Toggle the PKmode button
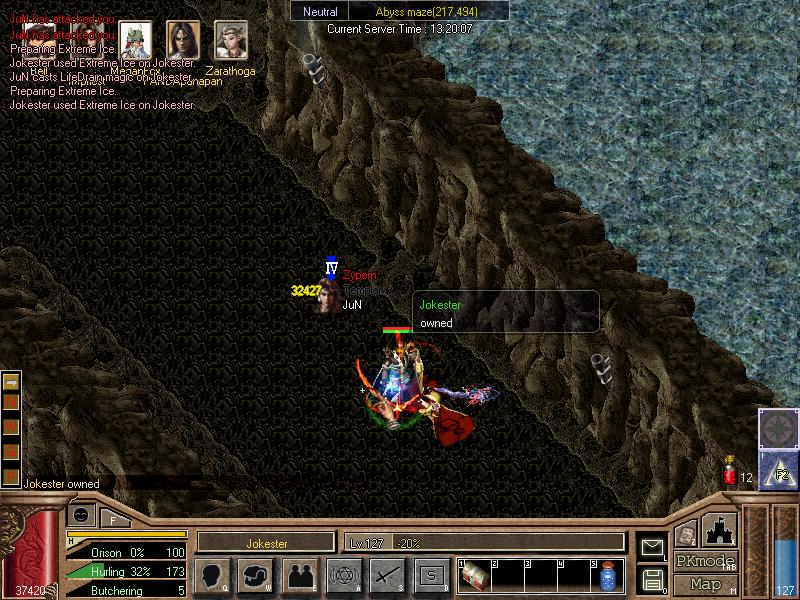 (x=705, y=561)
